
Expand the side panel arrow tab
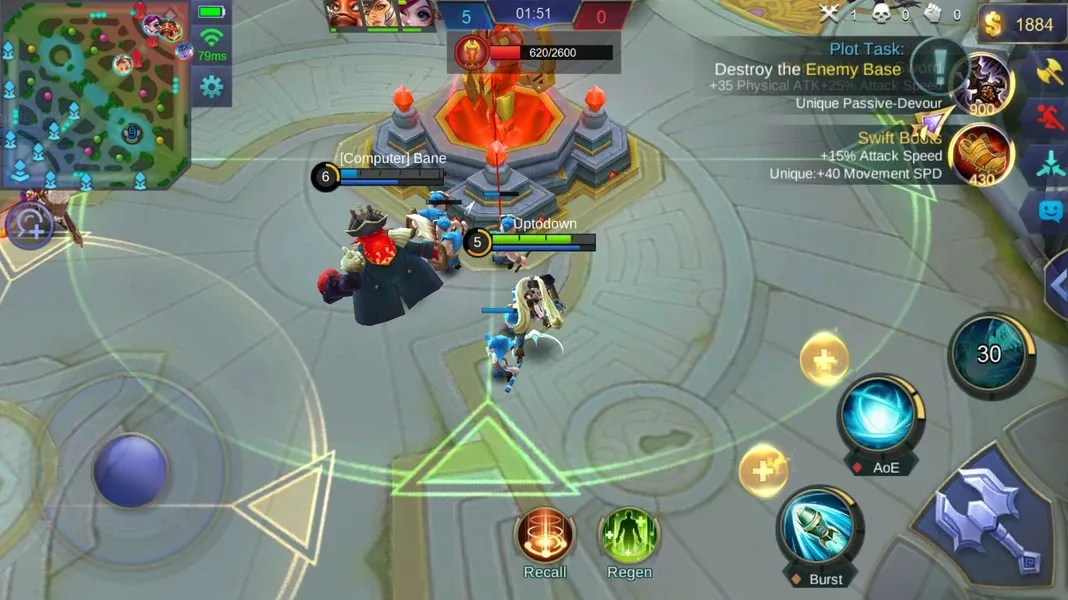click(1056, 285)
